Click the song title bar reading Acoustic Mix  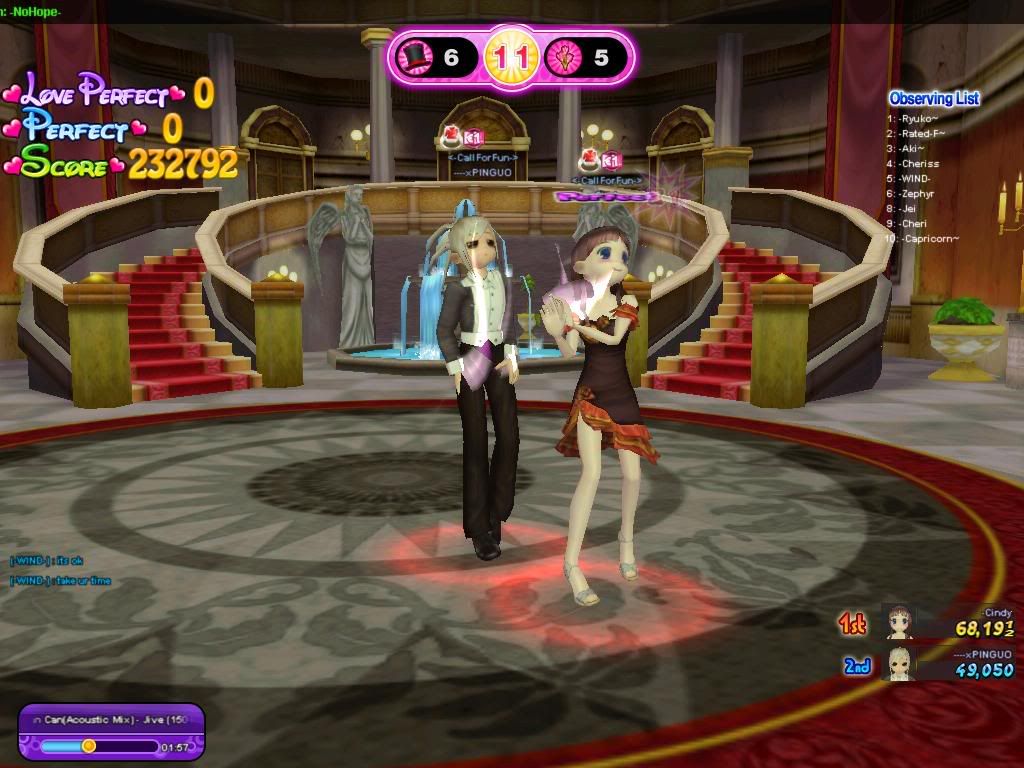point(110,720)
